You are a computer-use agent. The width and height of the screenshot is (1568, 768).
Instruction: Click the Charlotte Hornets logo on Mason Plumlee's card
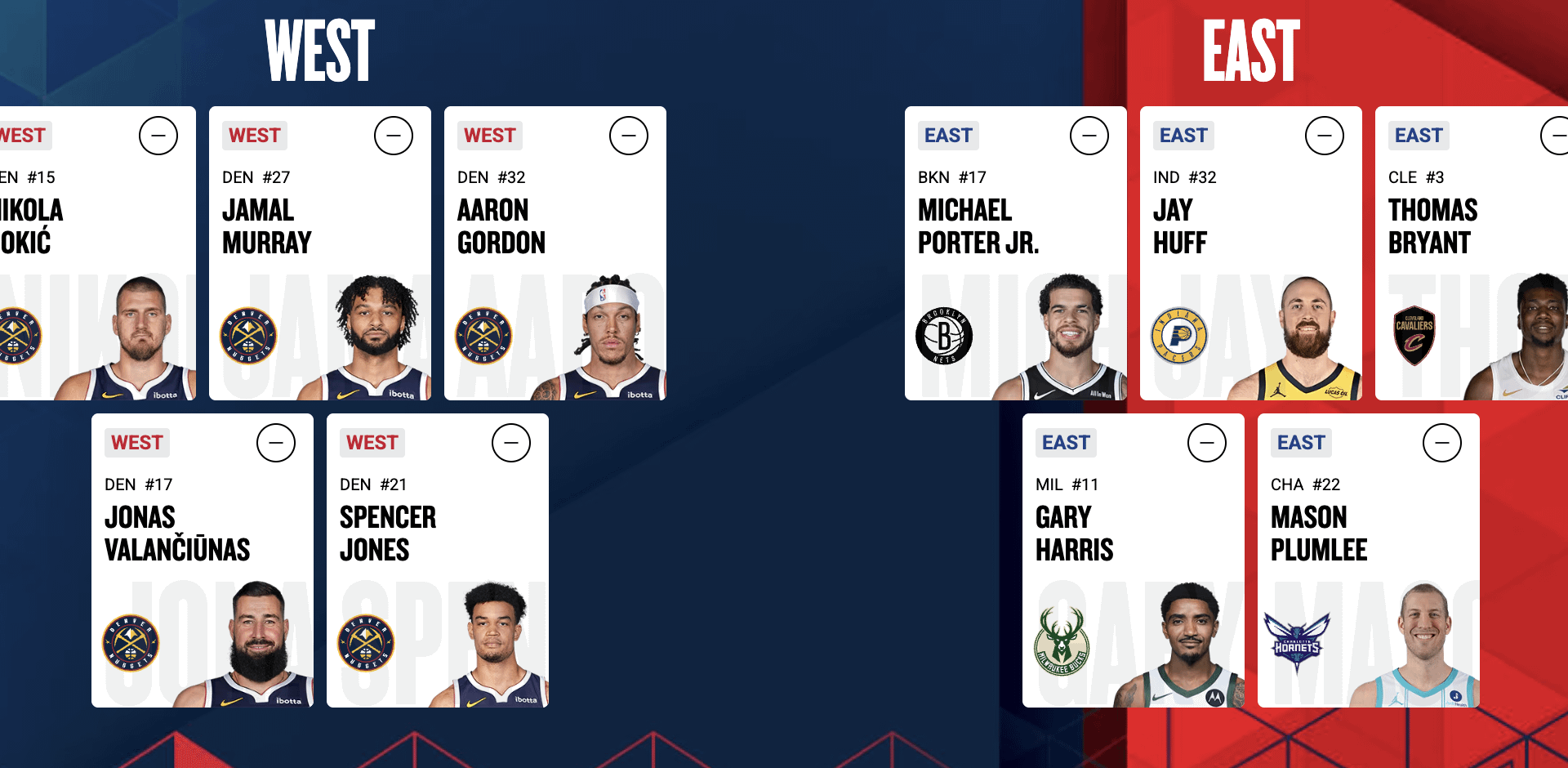click(1298, 641)
